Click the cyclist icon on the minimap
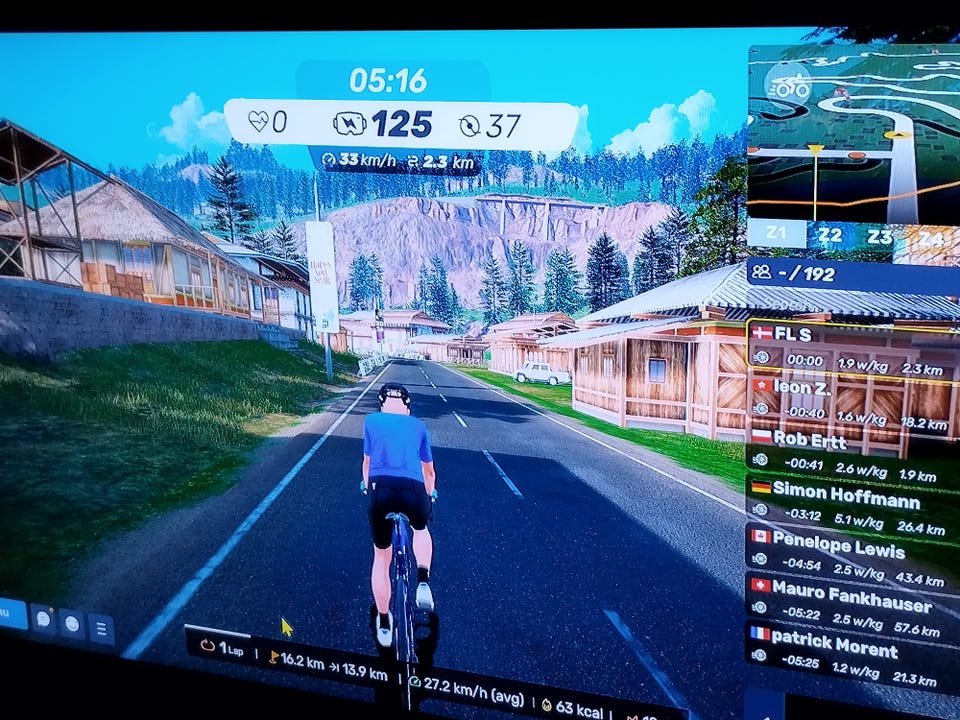The image size is (960, 720). [790, 88]
